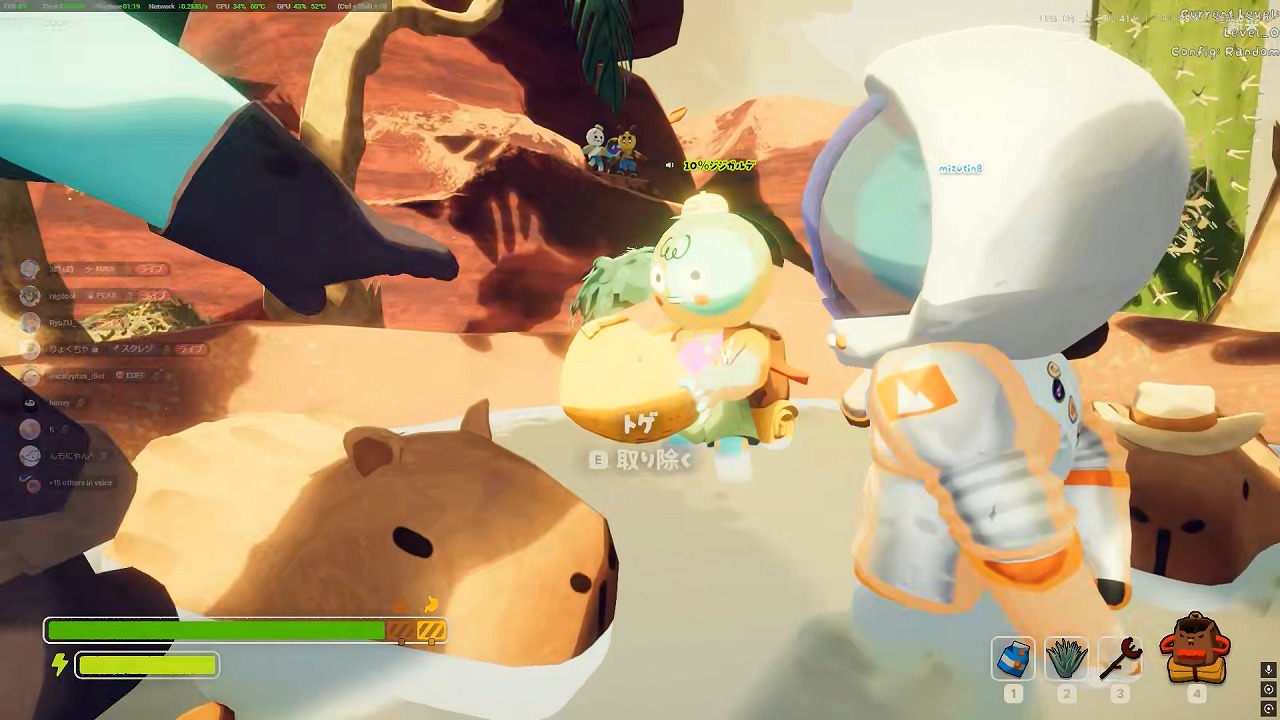Viewport: 1280px width, 720px height.
Task: Toggle the microphone overlay button
Action: (1268, 670)
